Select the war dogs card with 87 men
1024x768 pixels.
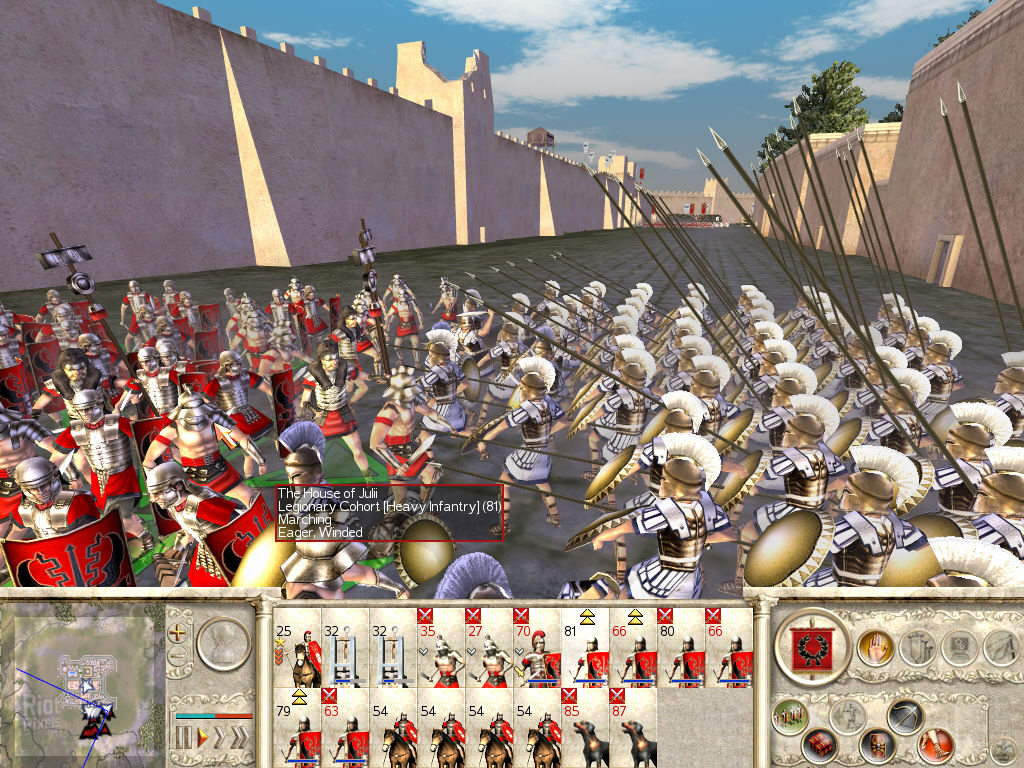click(633, 726)
